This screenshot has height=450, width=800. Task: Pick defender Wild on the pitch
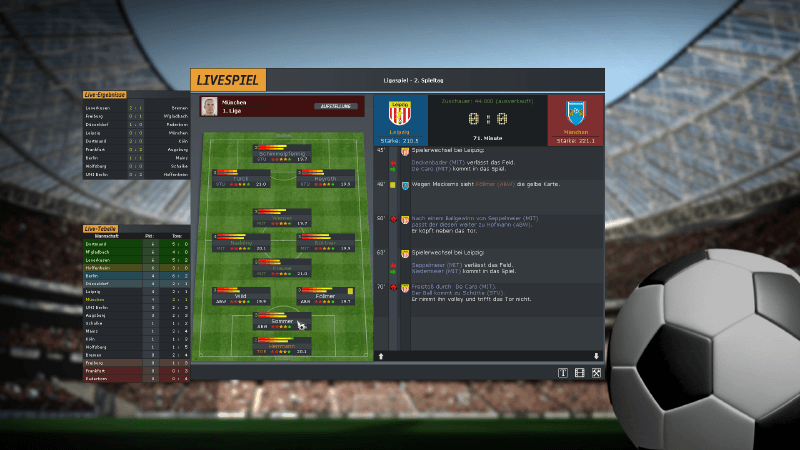tap(240, 296)
